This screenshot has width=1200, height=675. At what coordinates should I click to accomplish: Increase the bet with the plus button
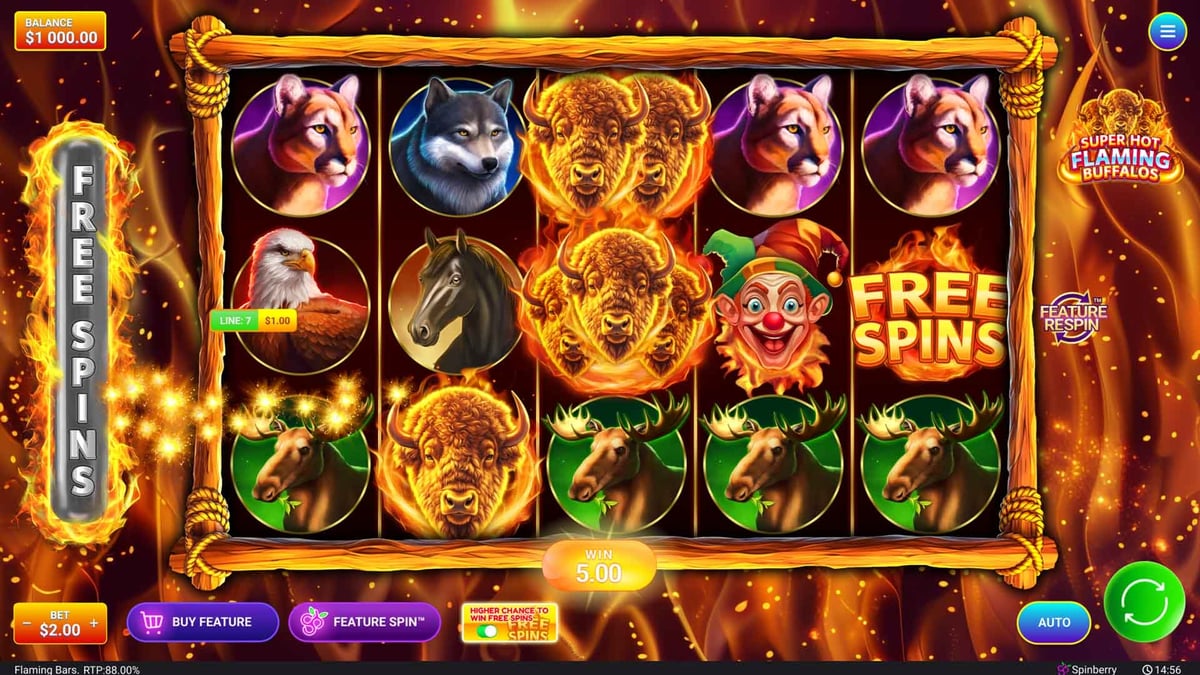pos(94,623)
